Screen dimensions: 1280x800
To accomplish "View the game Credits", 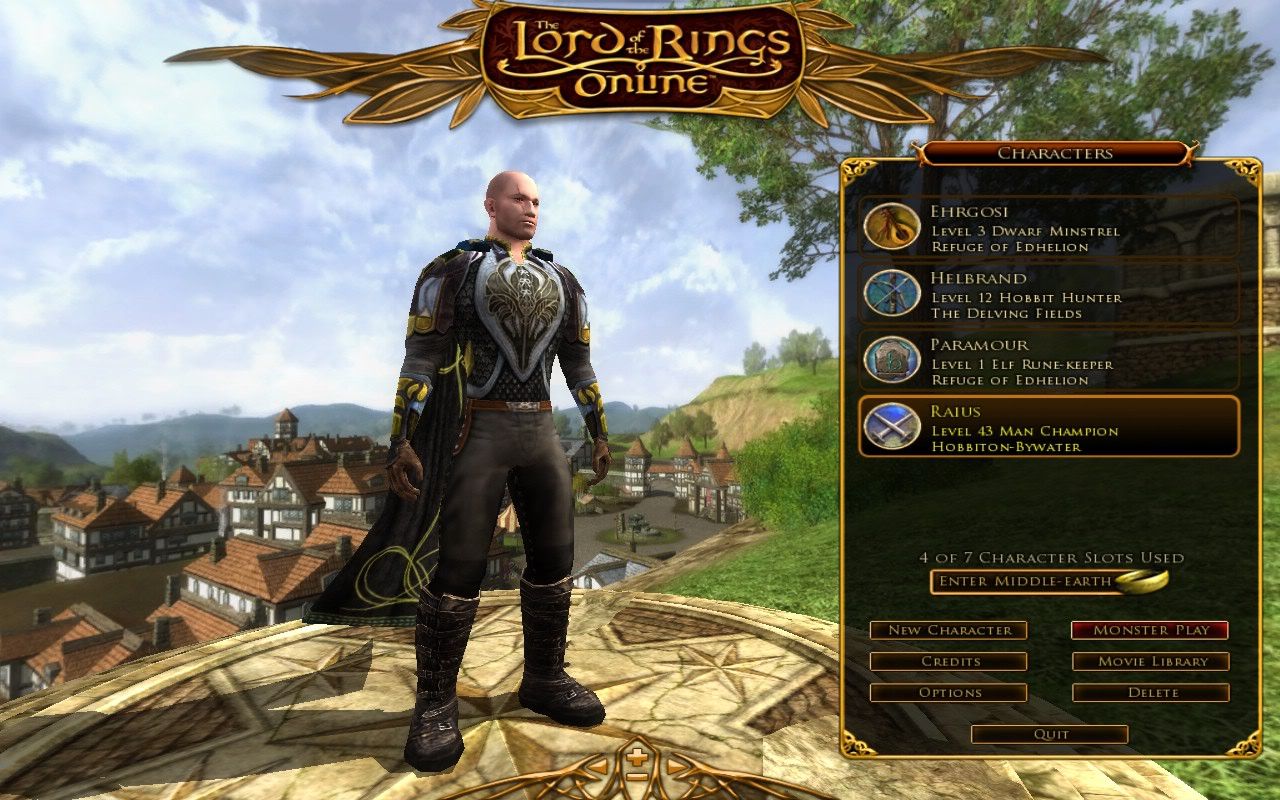I will [x=949, y=661].
